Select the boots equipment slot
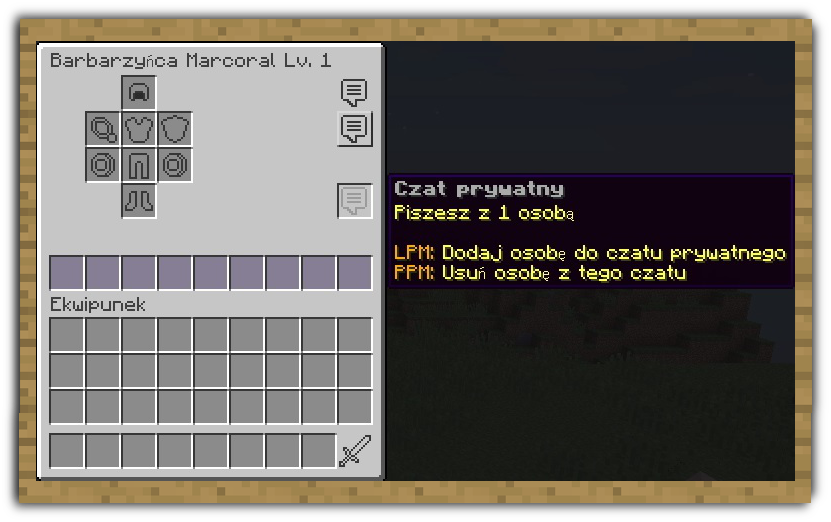Viewport: 831px width, 522px height. point(138,200)
